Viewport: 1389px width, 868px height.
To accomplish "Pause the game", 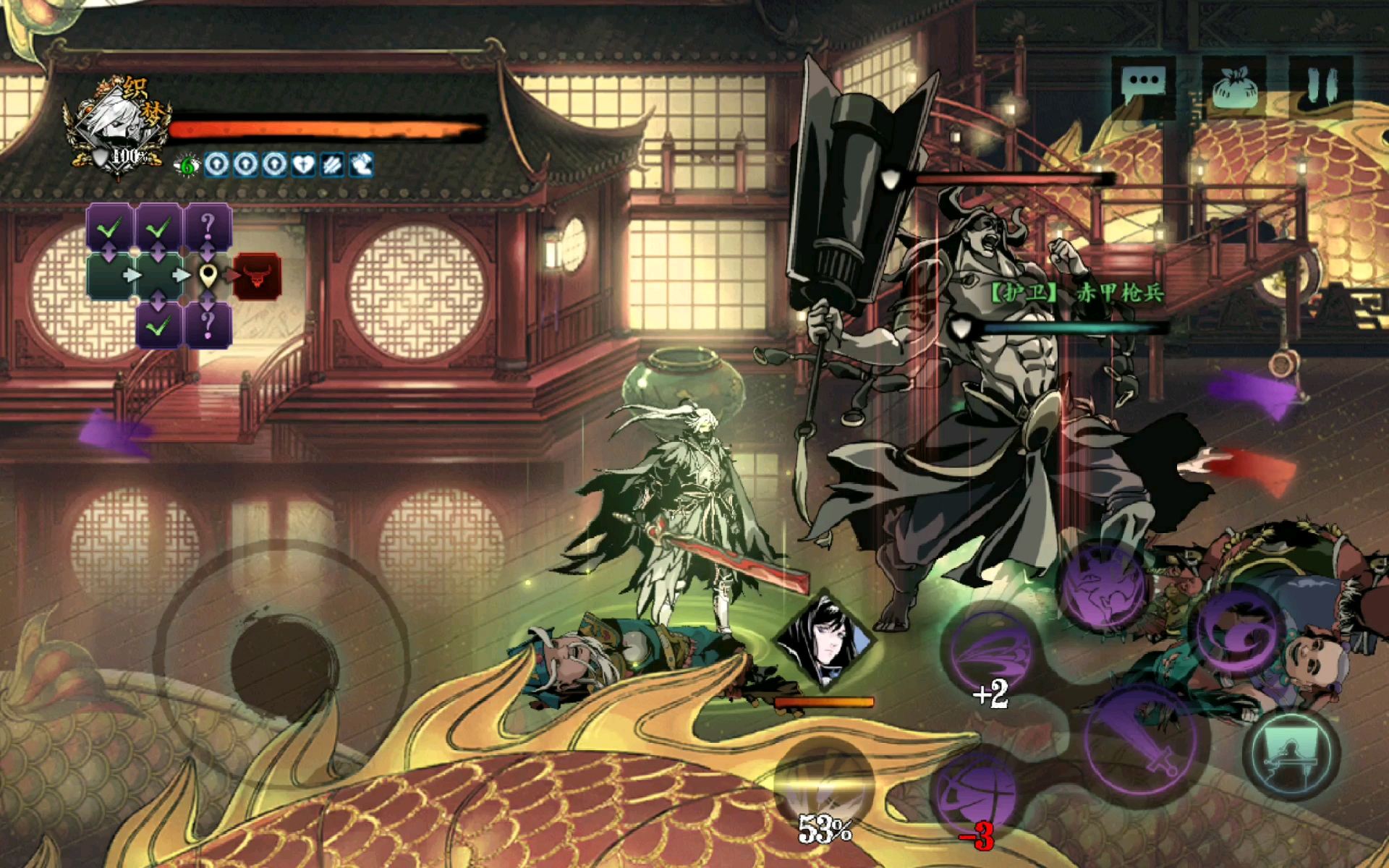I will 1321,87.
